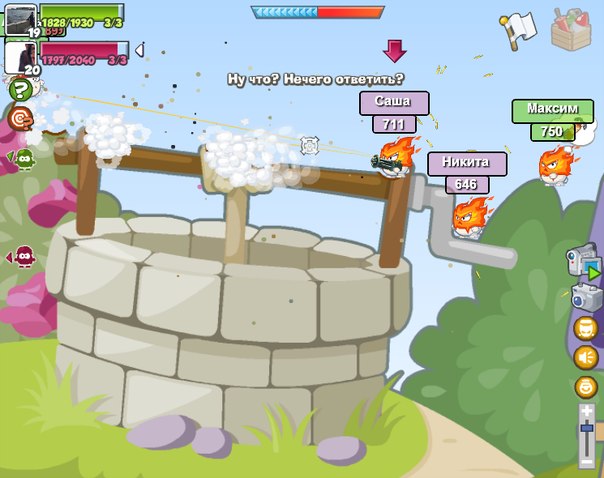This screenshot has height=478, width=604.
Task: Open the green question mark help
Action: [x=19, y=90]
